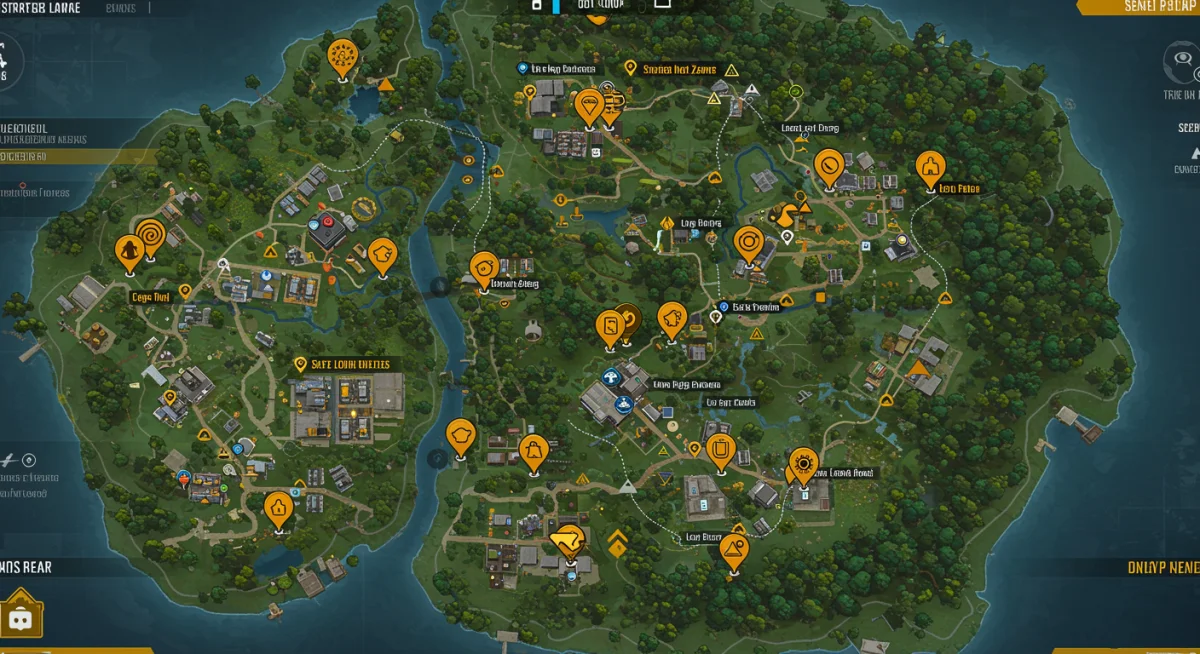Click the castle tower map pin
The width and height of the screenshot is (1200, 654).
(930, 168)
